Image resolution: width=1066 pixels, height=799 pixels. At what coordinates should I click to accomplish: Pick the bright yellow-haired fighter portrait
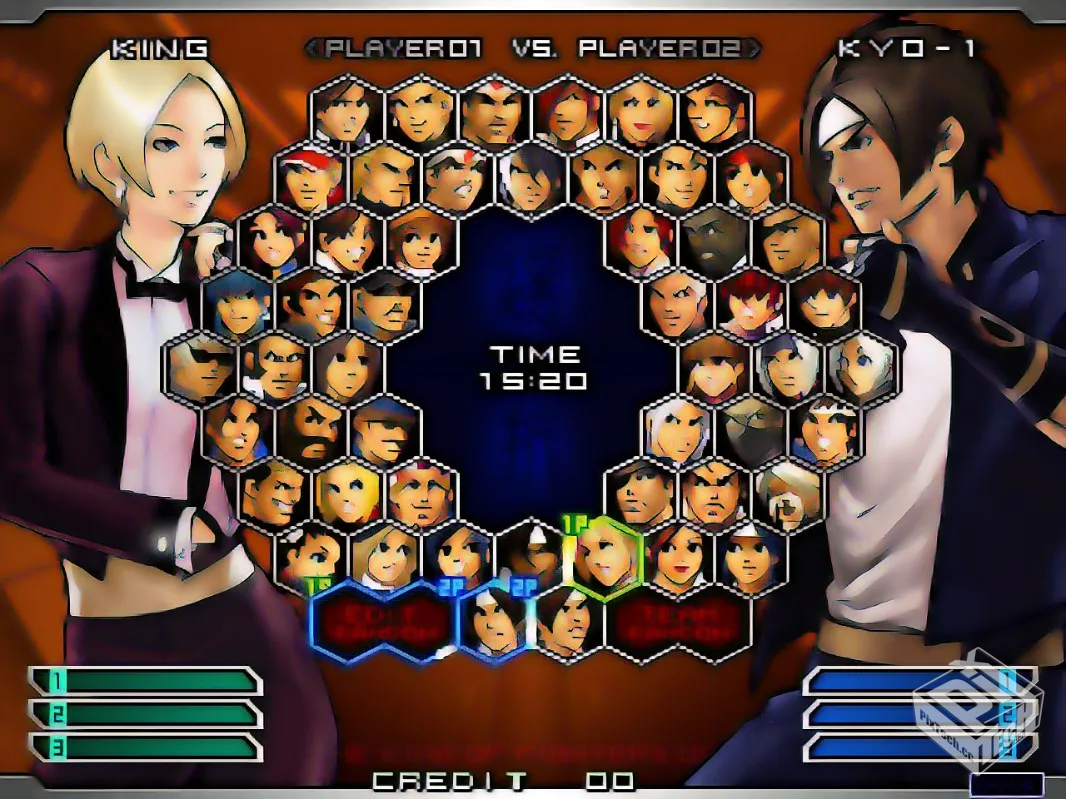coord(349,490)
